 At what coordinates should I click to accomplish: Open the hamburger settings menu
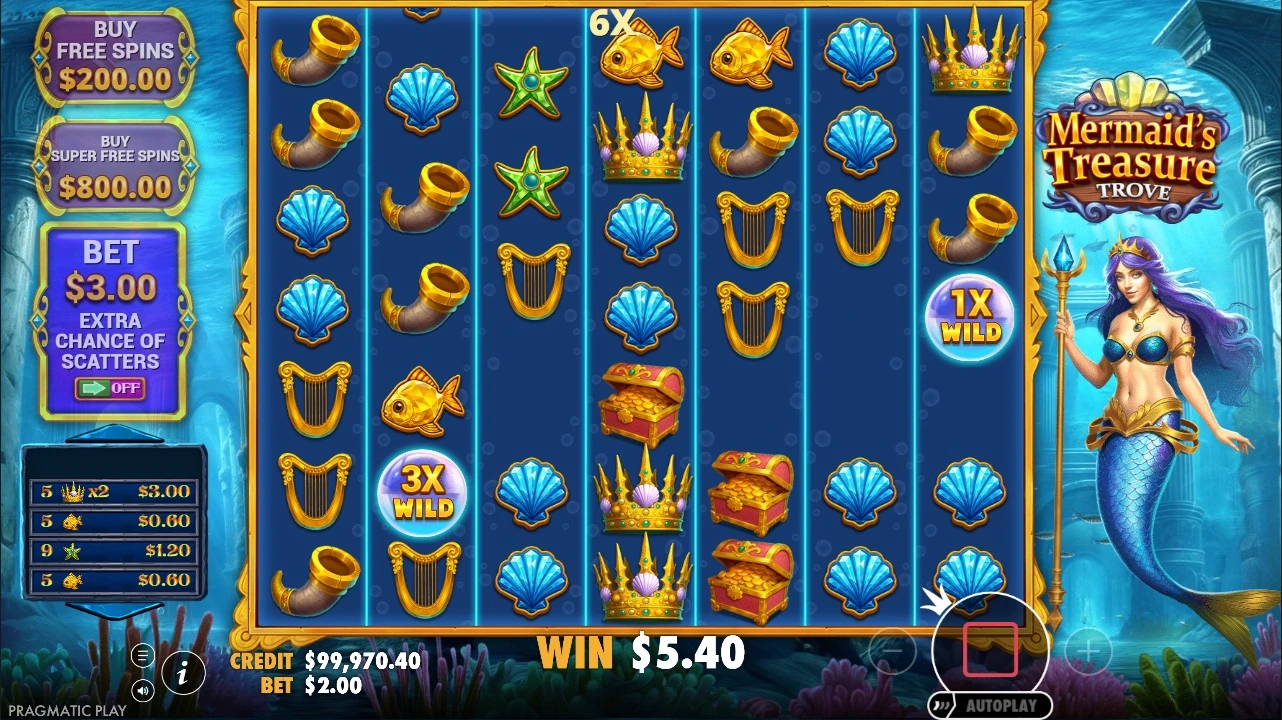tap(143, 655)
